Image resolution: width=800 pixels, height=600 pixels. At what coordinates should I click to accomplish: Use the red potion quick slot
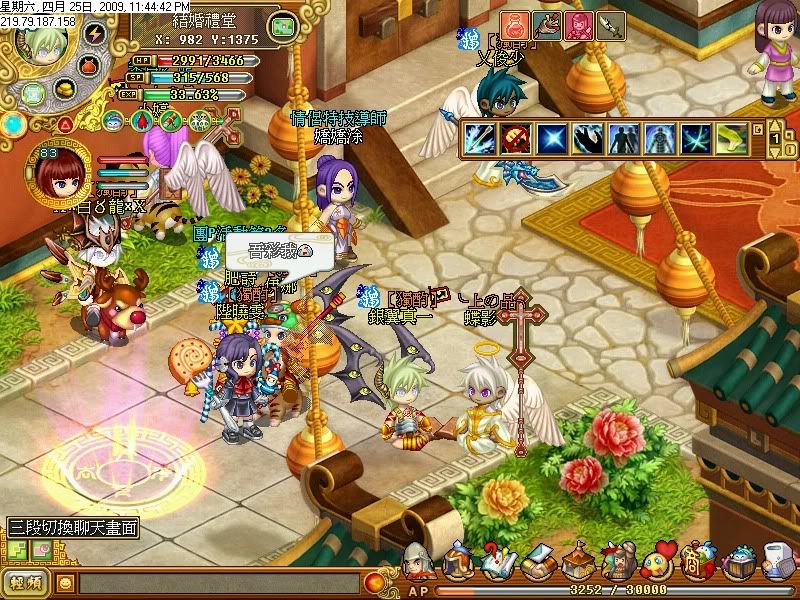(x=515, y=25)
